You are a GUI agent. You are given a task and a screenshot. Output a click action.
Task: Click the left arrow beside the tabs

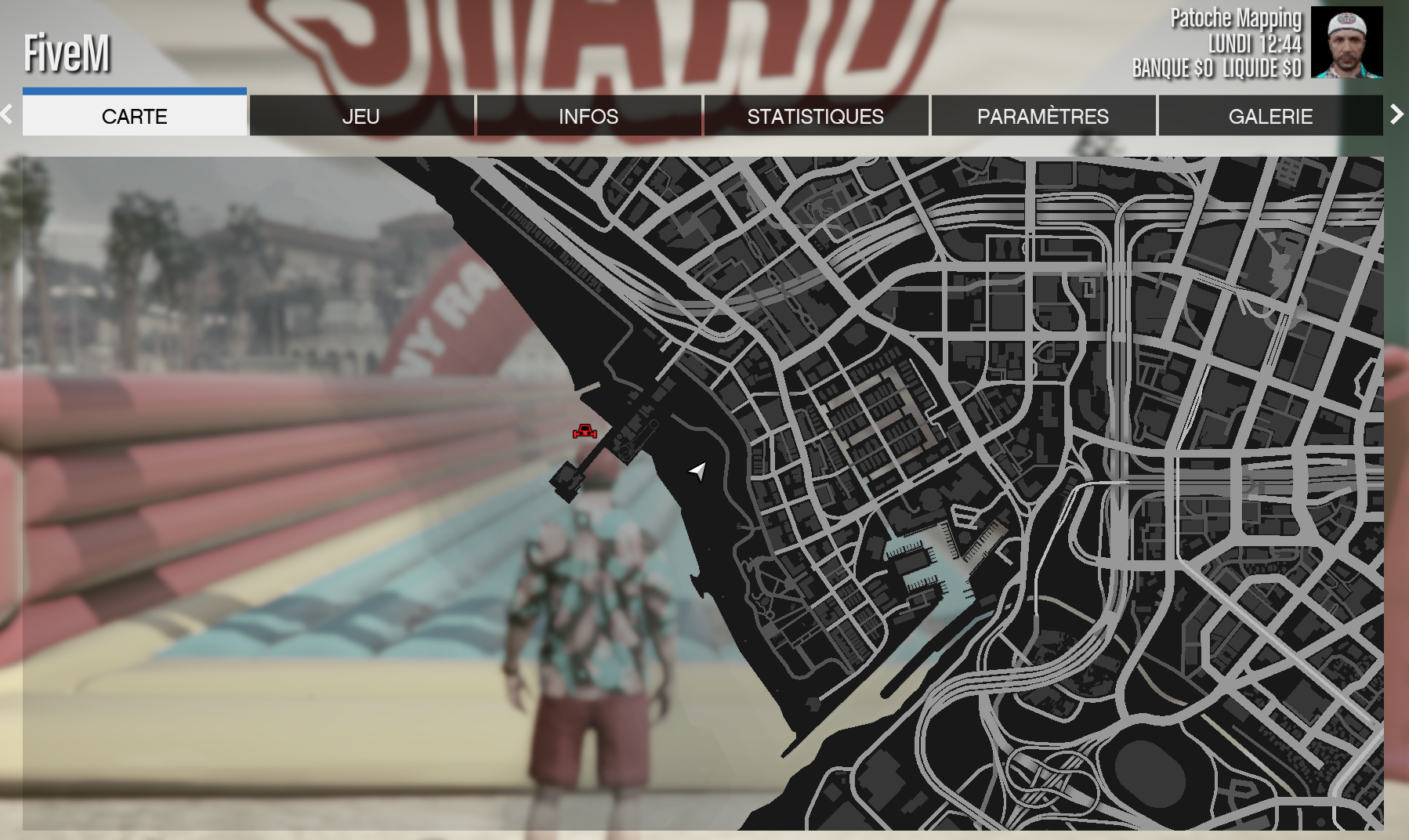(7, 114)
